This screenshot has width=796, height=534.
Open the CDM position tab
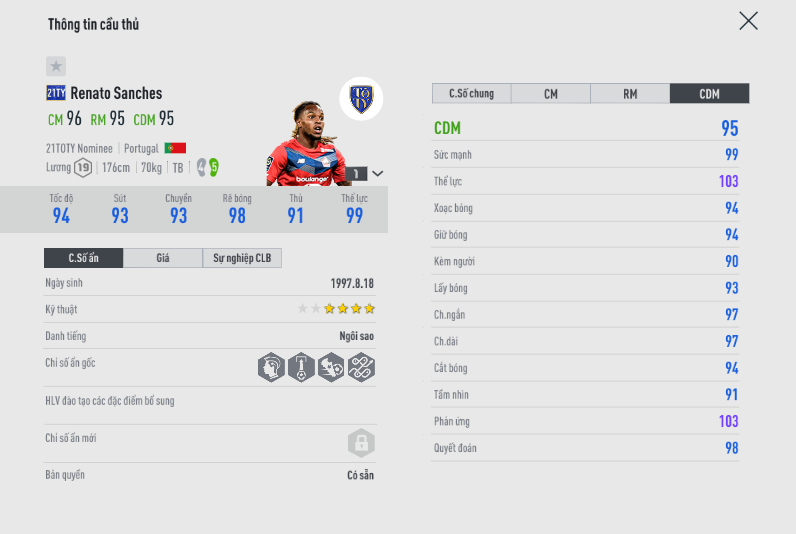point(709,94)
